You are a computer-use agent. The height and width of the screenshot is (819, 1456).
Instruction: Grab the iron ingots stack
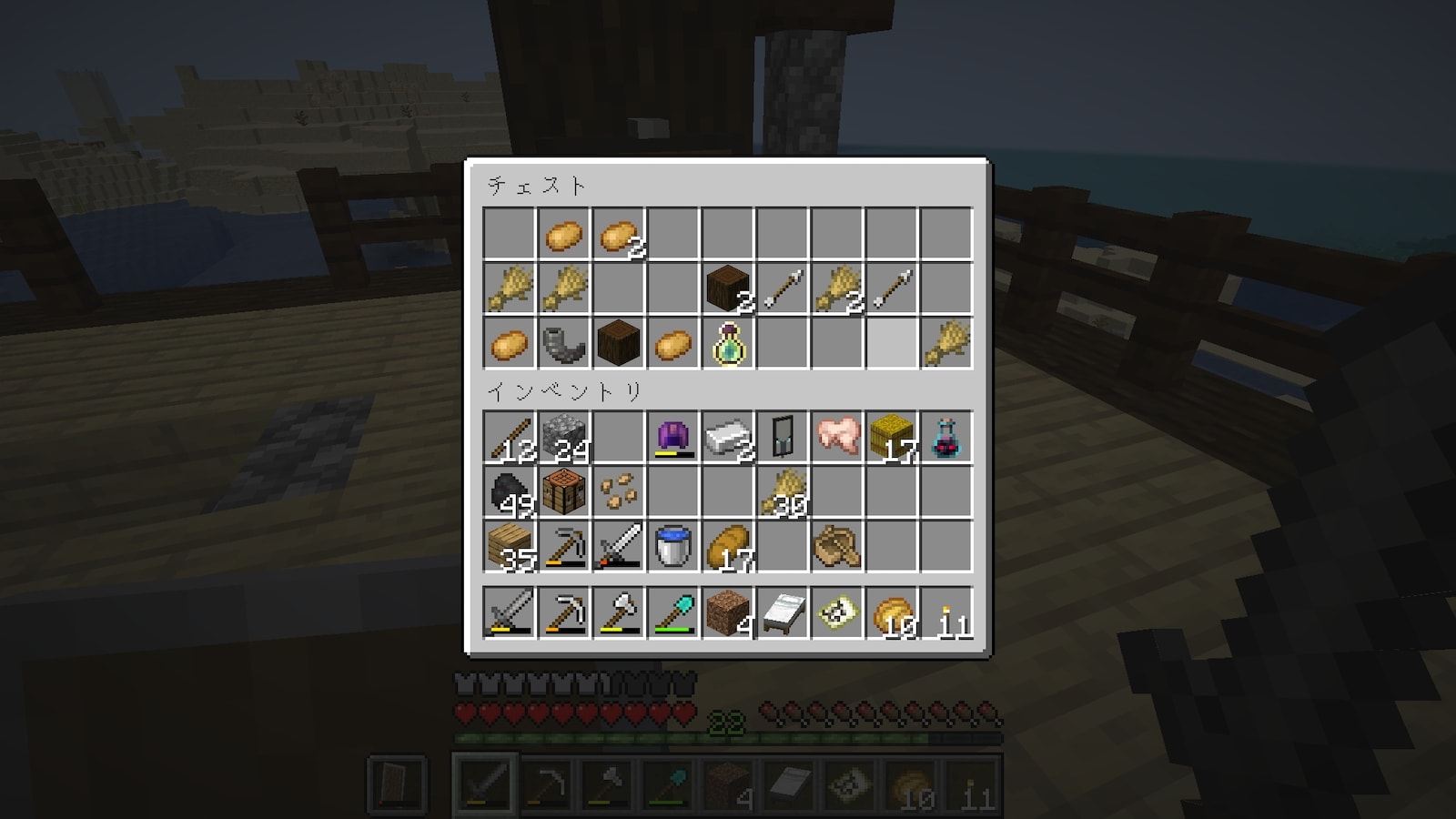[727, 437]
